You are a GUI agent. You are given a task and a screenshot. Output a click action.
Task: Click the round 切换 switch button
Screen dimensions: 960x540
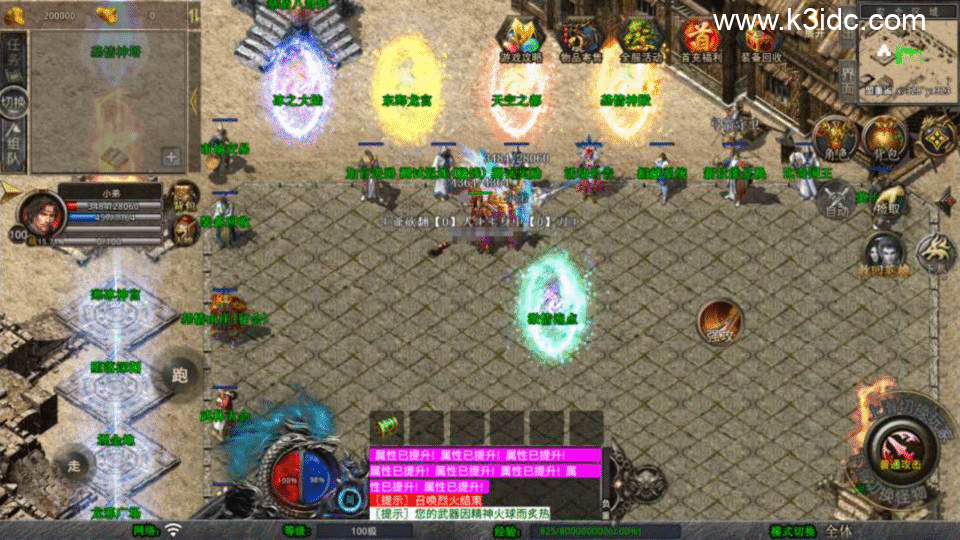(x=13, y=102)
